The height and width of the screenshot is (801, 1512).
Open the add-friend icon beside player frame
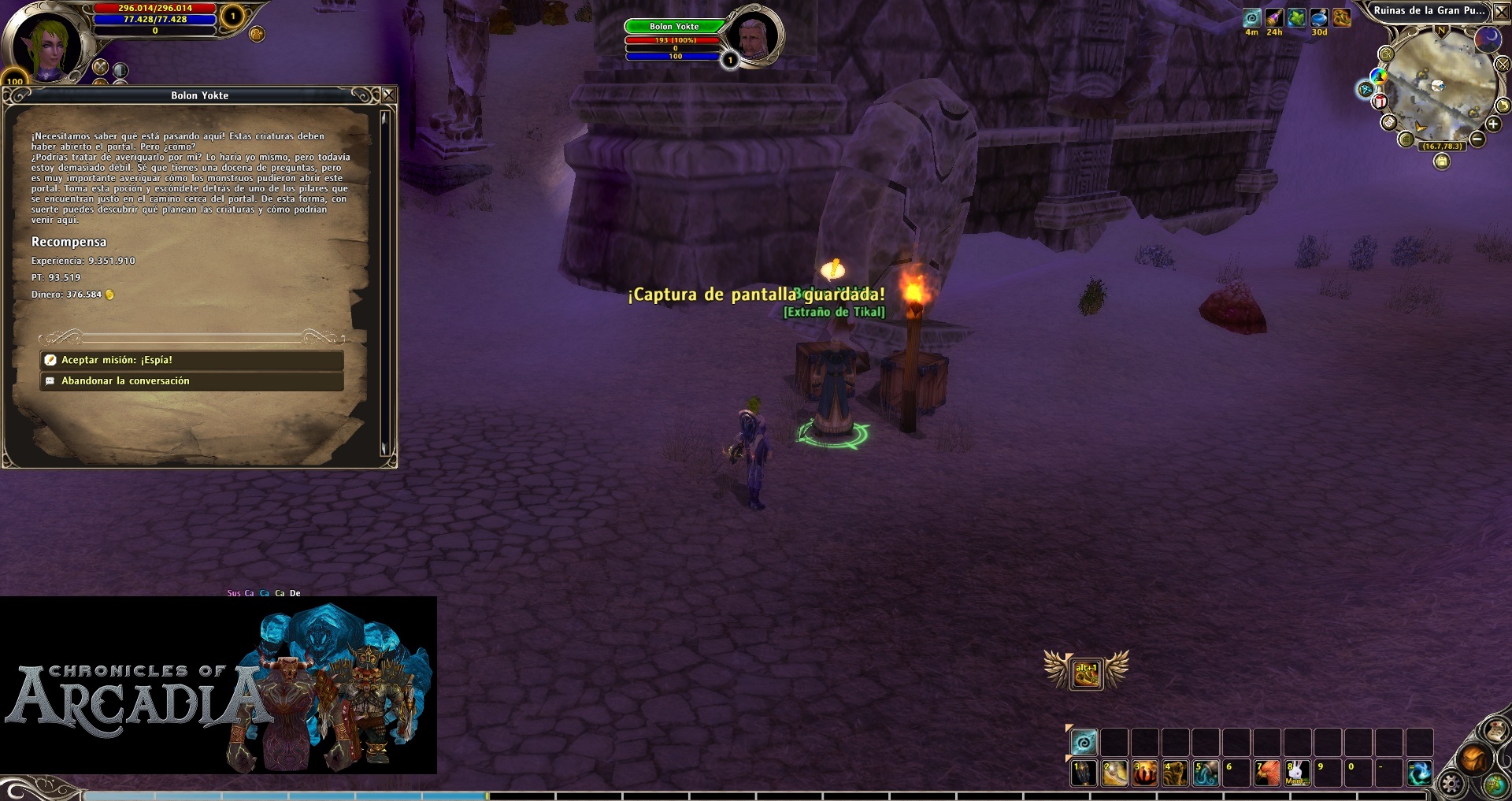(257, 34)
